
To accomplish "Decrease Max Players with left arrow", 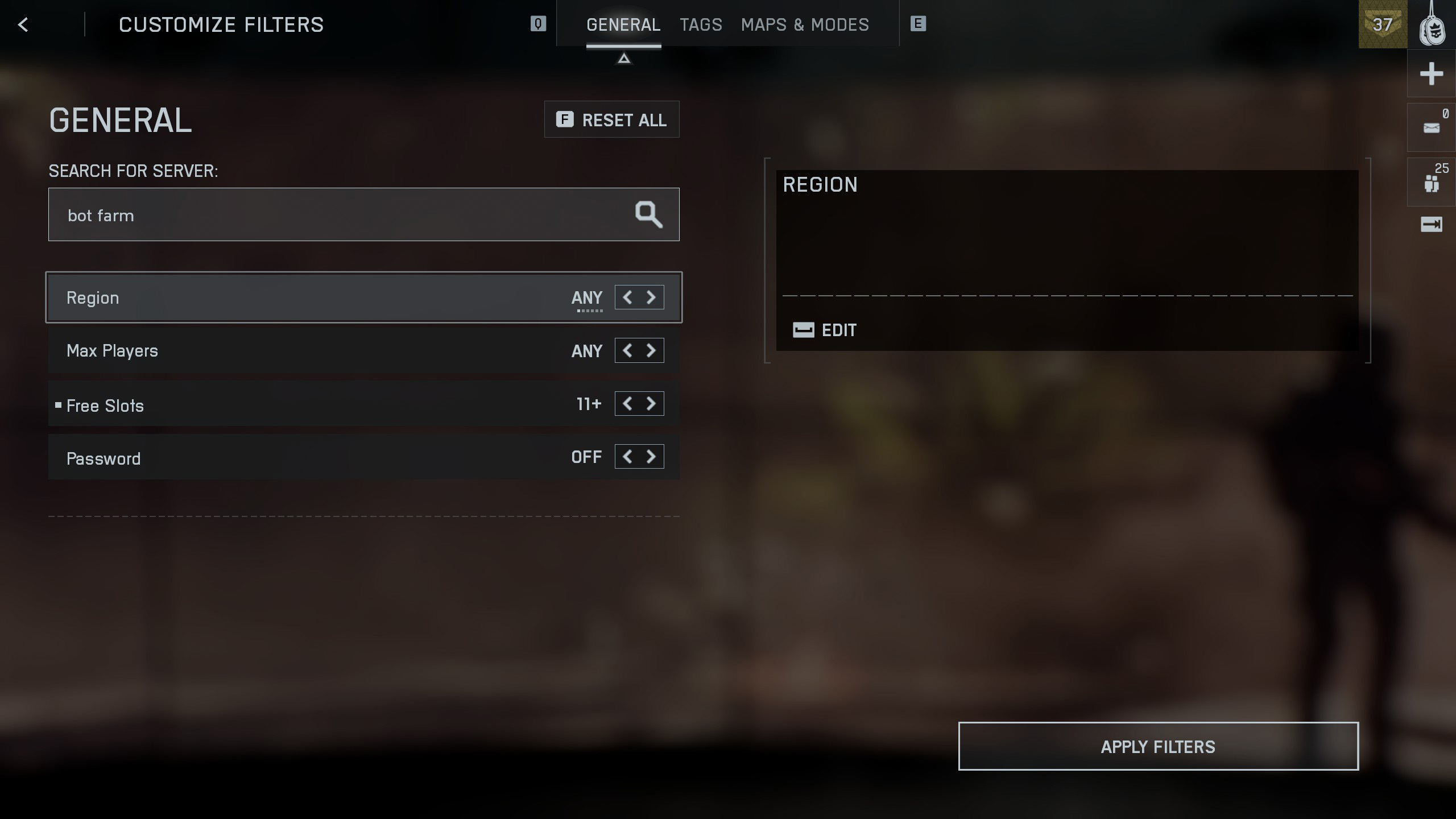I will pyautogui.click(x=627, y=350).
